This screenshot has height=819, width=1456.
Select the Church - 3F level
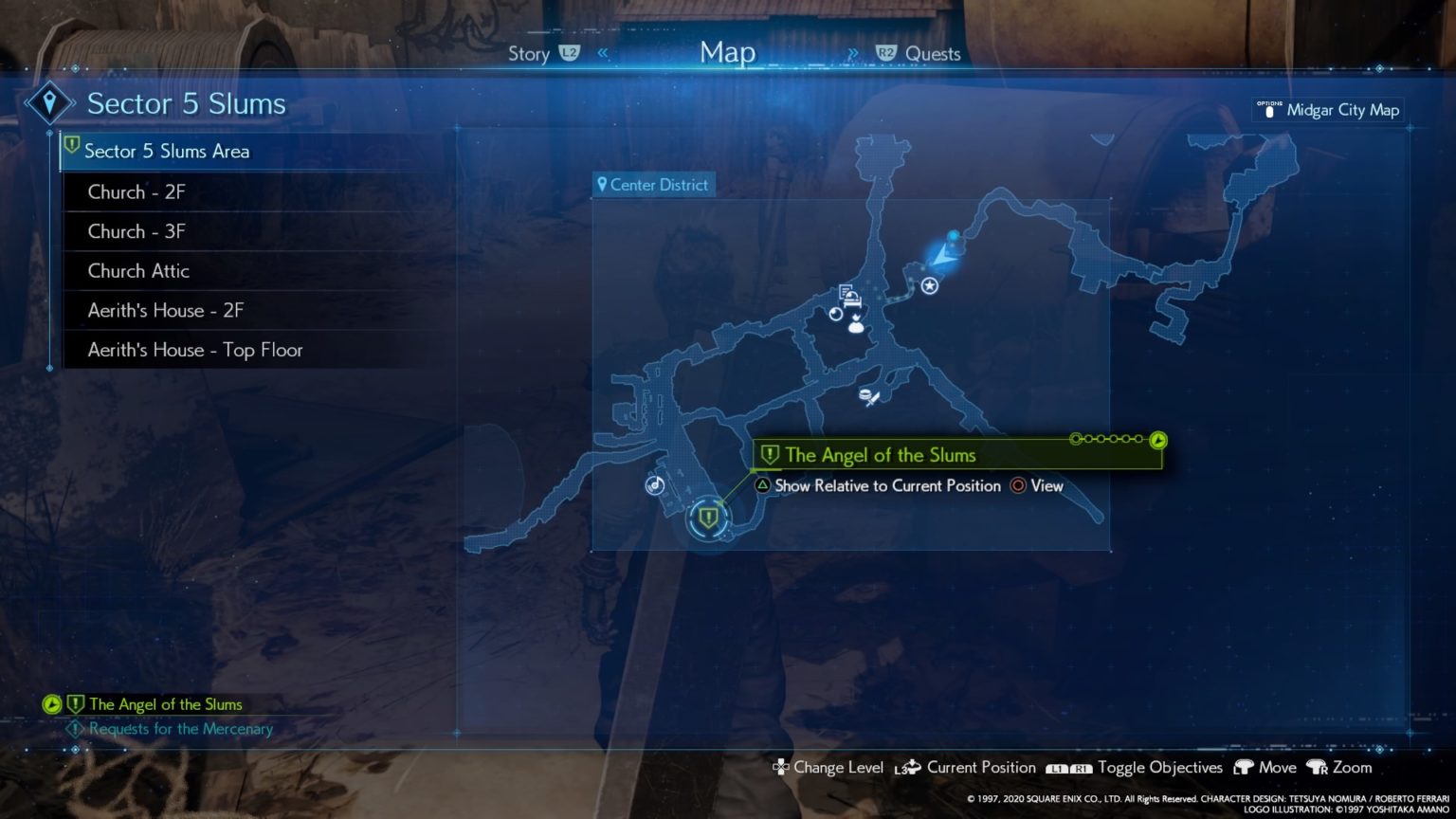tap(136, 231)
